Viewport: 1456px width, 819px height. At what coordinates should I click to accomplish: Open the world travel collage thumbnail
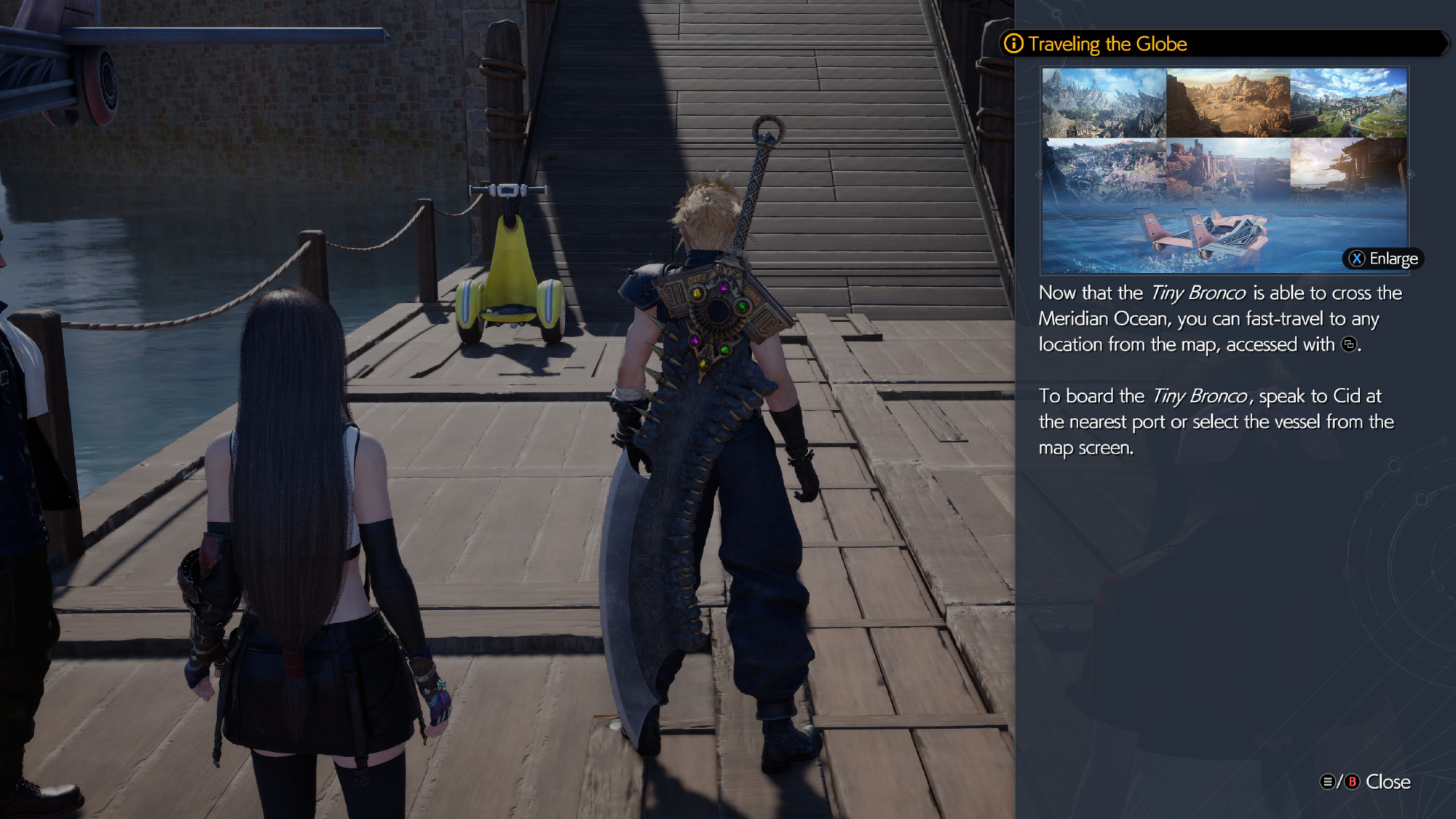tap(1224, 170)
